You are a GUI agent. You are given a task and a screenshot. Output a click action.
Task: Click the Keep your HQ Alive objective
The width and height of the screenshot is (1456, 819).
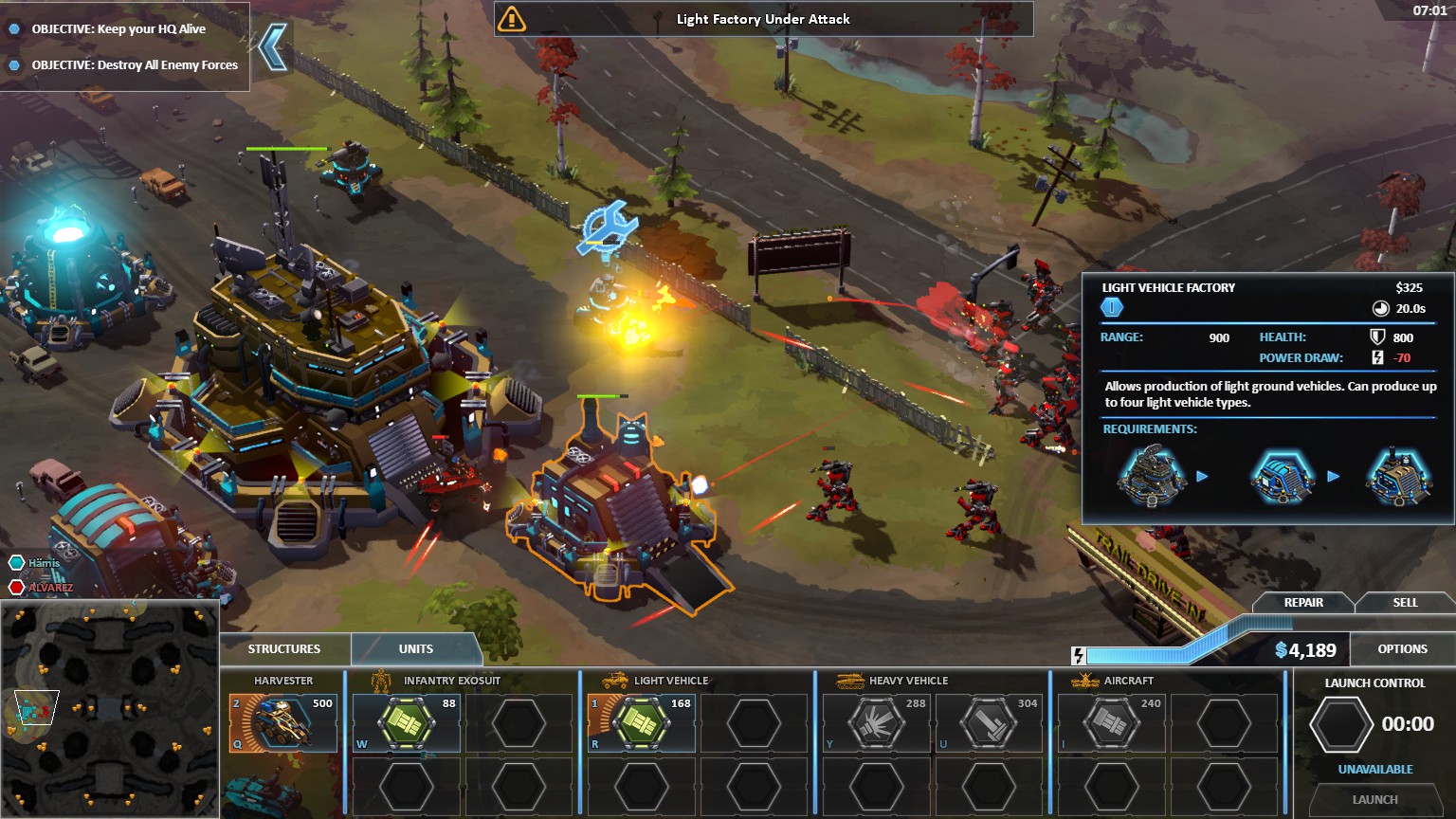(118, 29)
